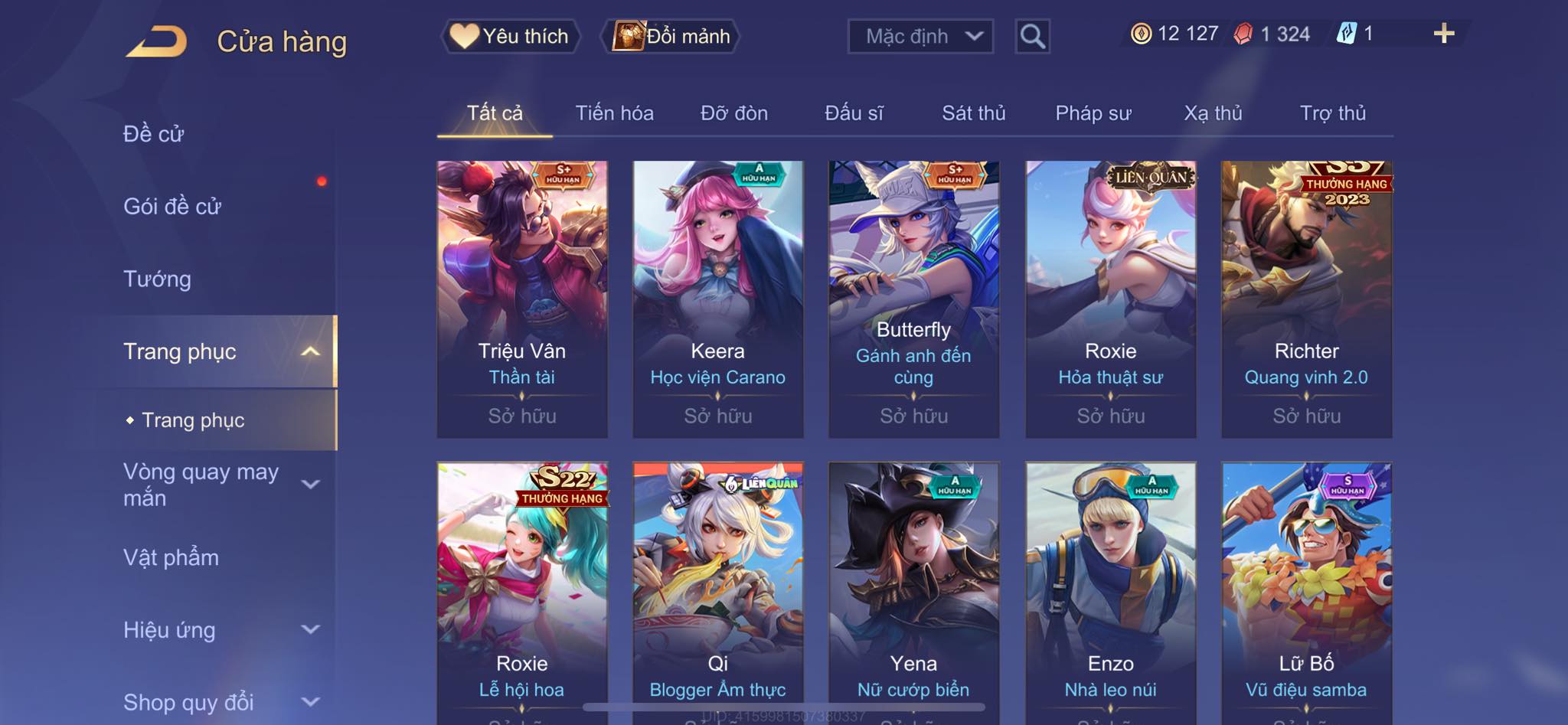Go to the Tướng heroes section
1568x725 pixels.
coord(158,279)
